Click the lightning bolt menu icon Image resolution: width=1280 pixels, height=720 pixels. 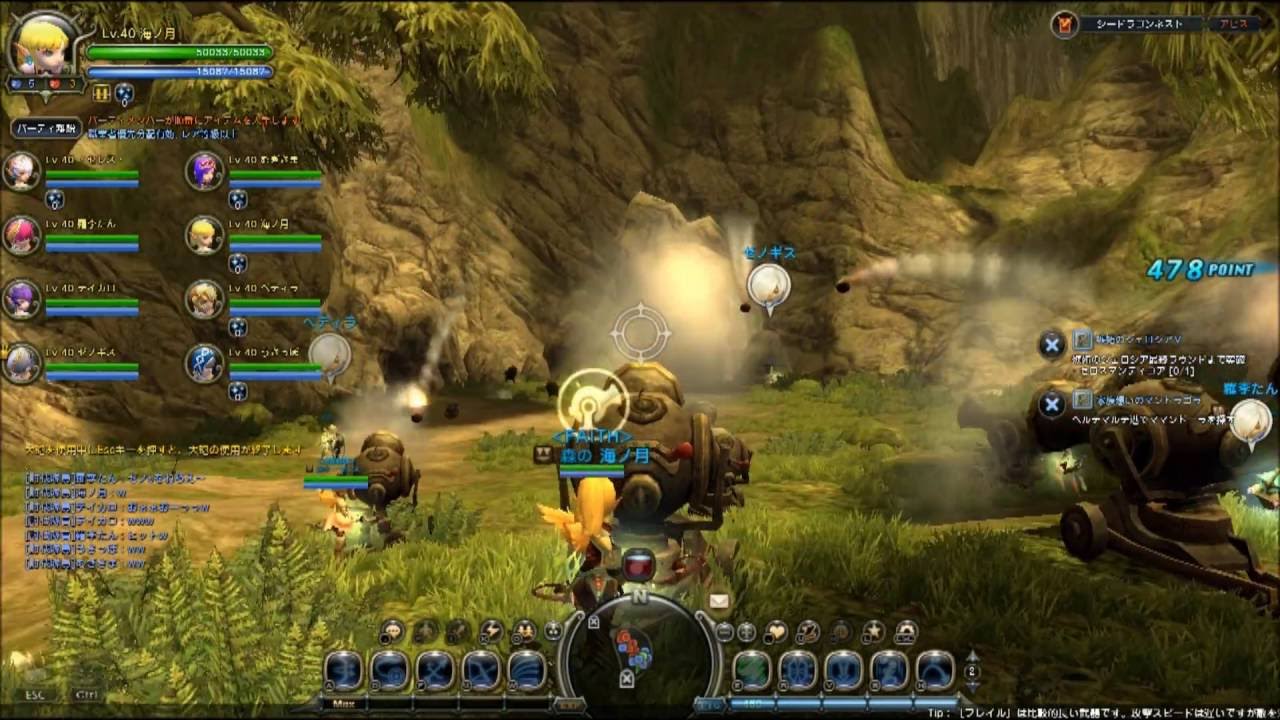pos(490,631)
